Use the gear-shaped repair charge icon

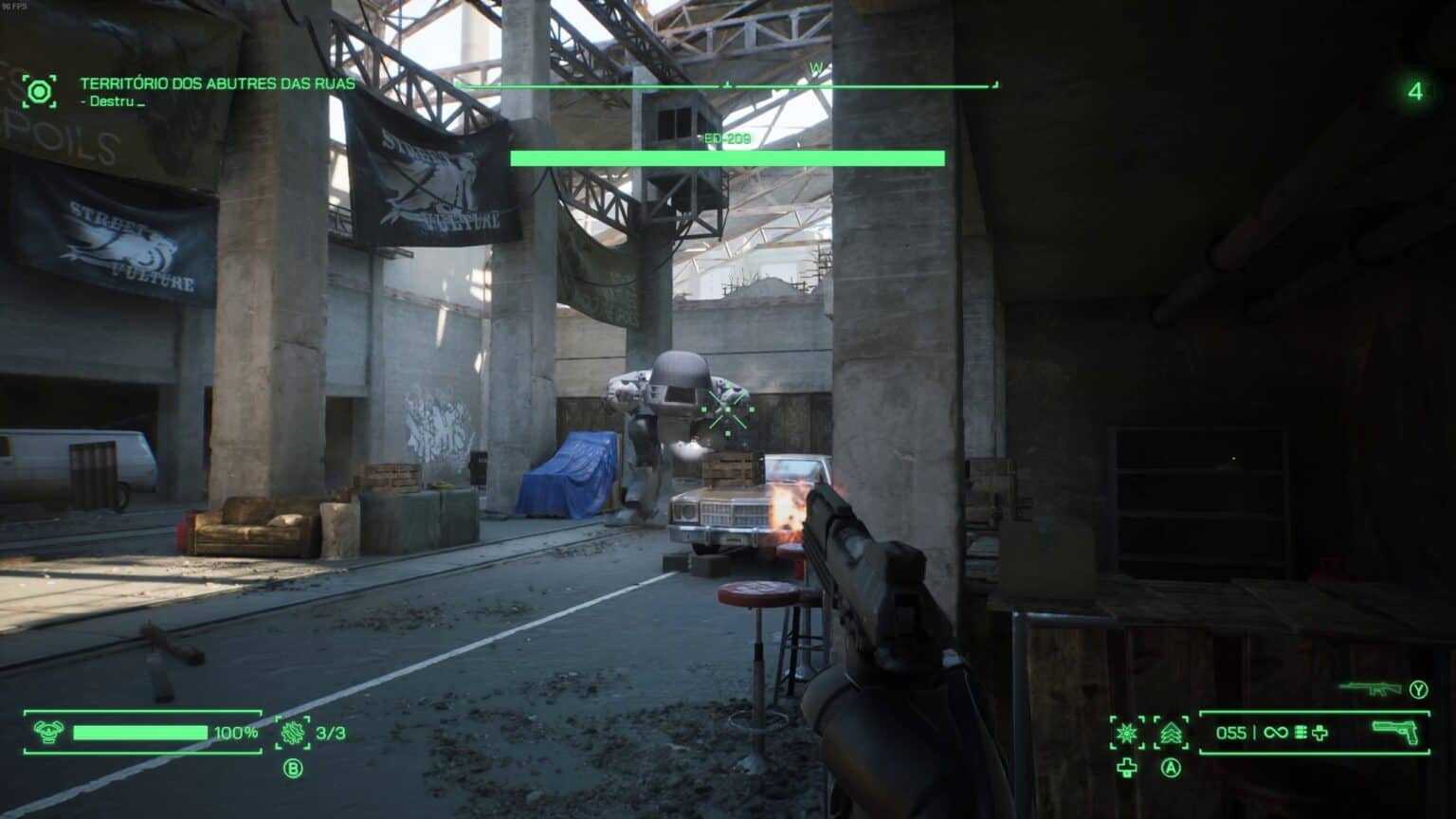(292, 733)
